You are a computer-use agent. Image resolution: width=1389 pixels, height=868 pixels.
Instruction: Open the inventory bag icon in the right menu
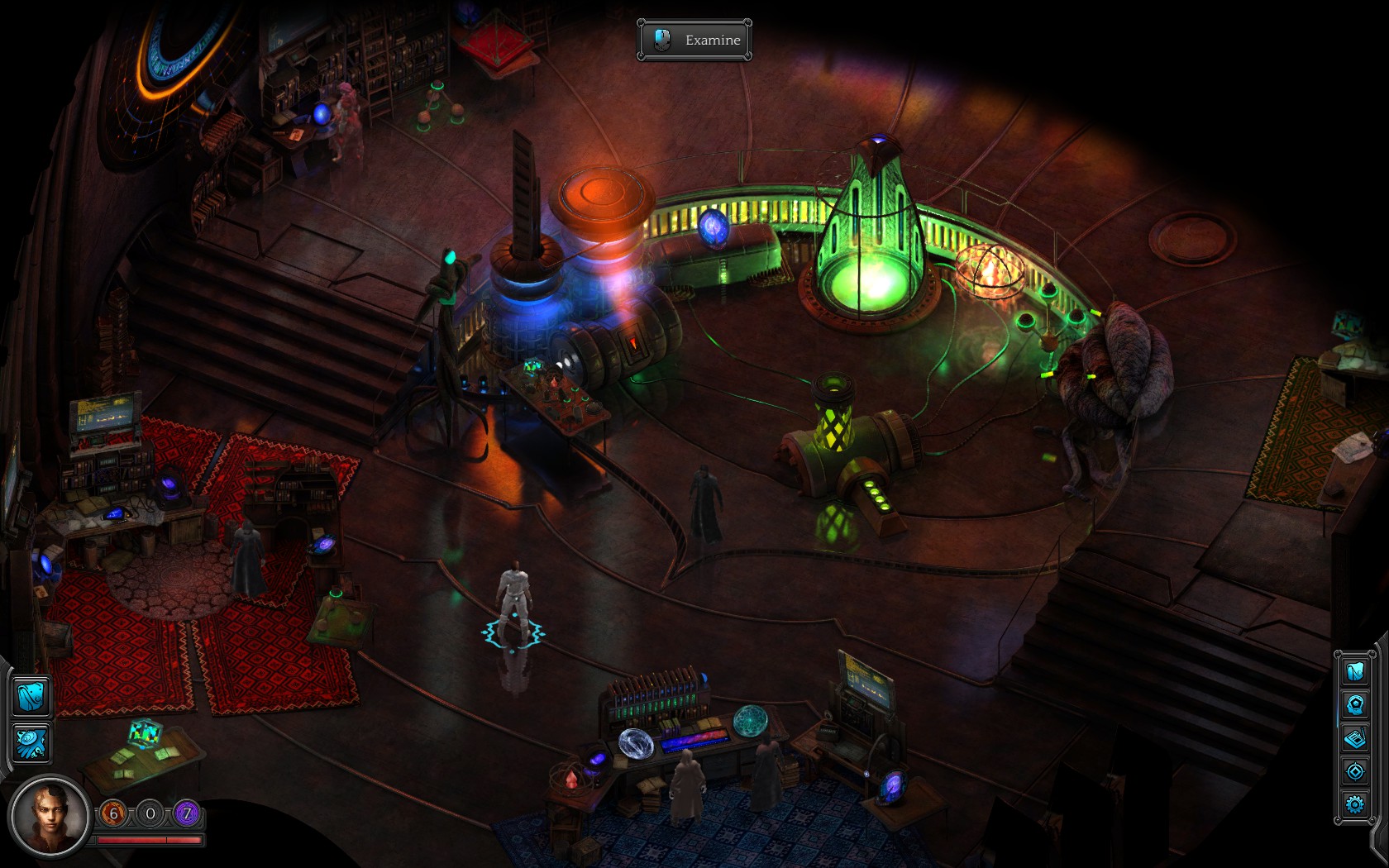pos(1354,670)
